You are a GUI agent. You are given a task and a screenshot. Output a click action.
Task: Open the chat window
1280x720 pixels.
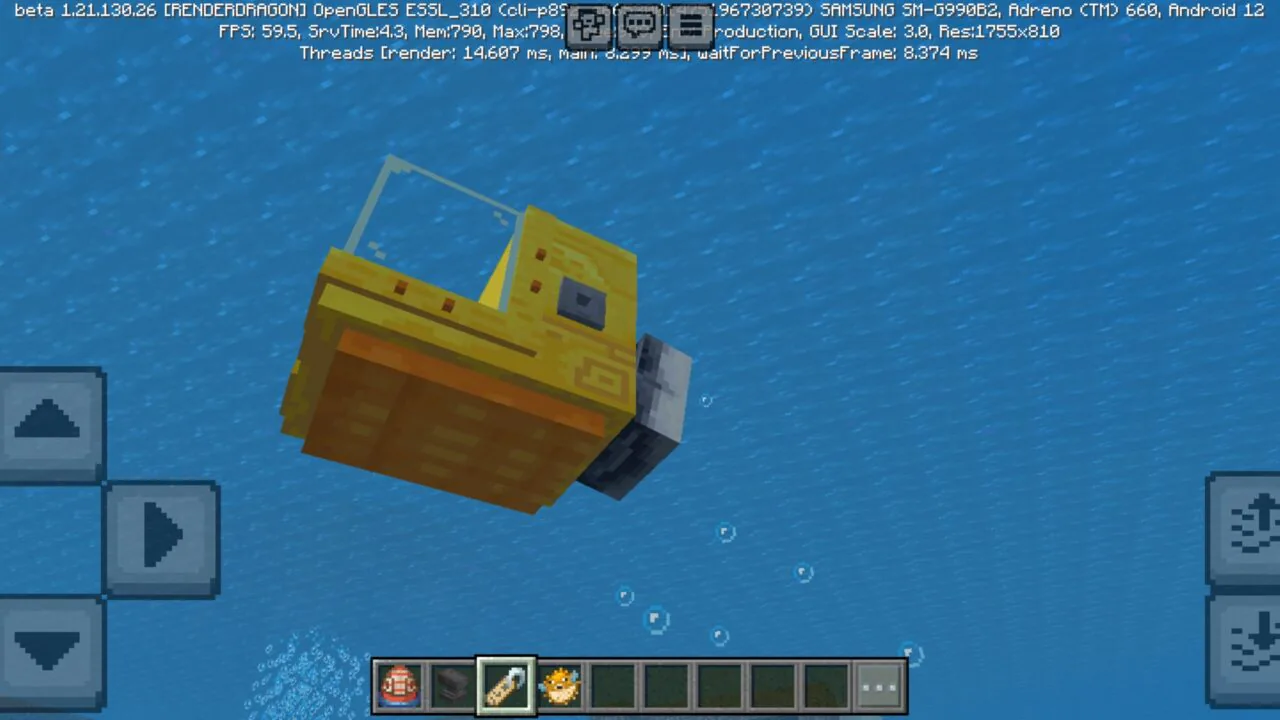(x=639, y=25)
